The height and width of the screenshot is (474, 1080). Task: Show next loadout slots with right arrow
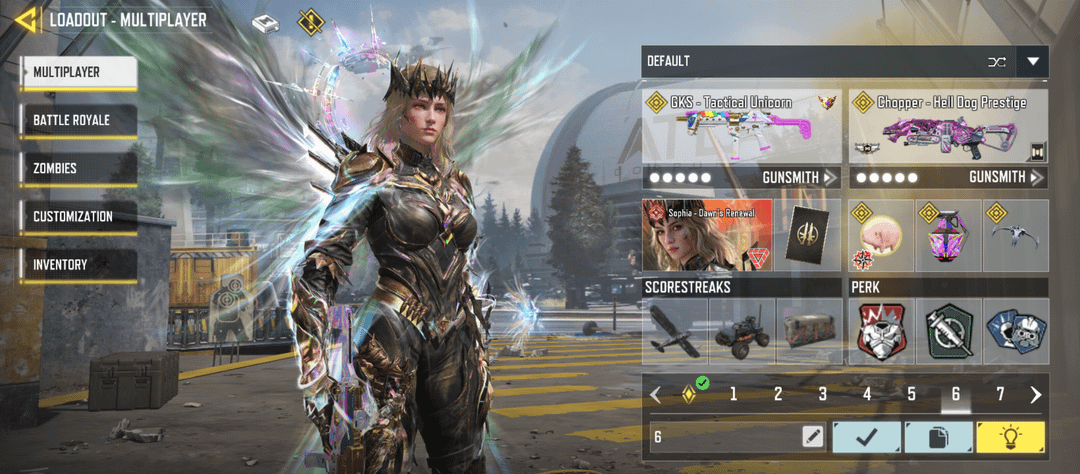[1036, 394]
